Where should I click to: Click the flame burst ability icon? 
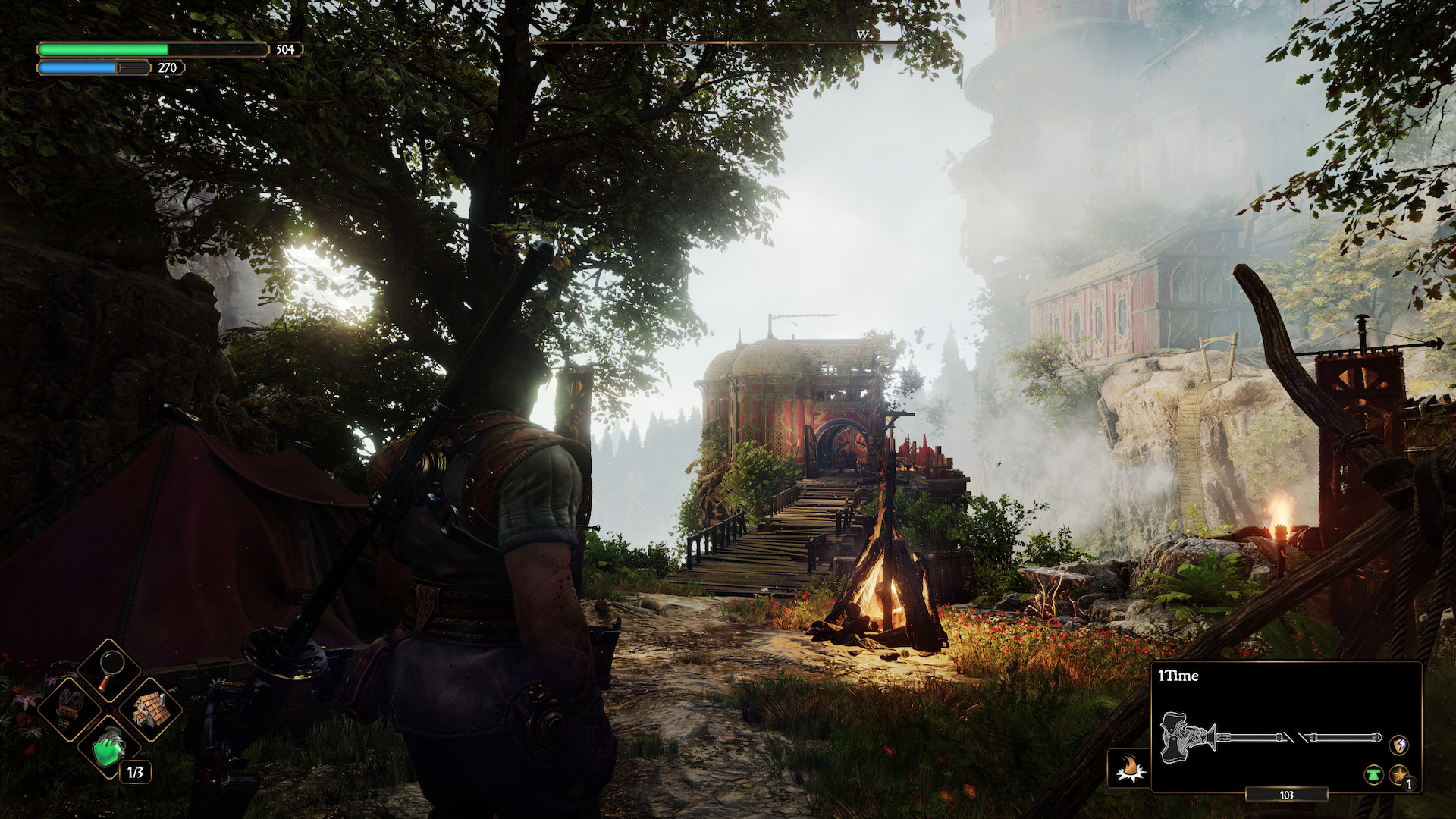(x=1130, y=768)
